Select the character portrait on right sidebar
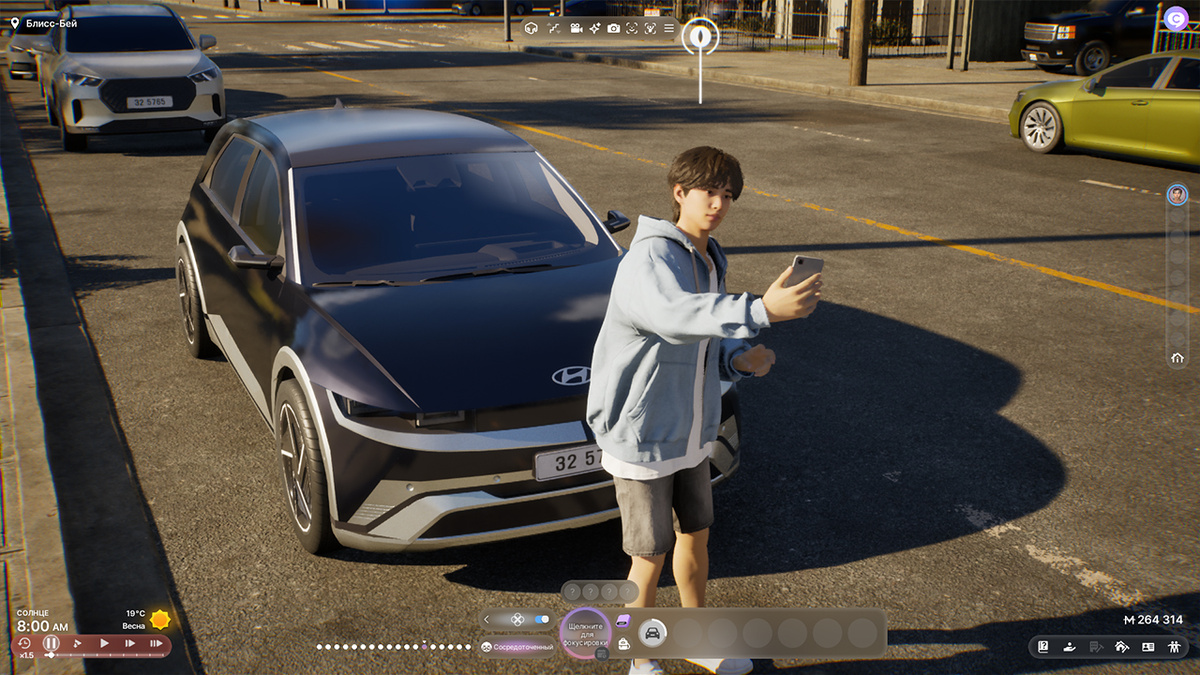Viewport: 1200px width, 675px height. pyautogui.click(x=1177, y=194)
